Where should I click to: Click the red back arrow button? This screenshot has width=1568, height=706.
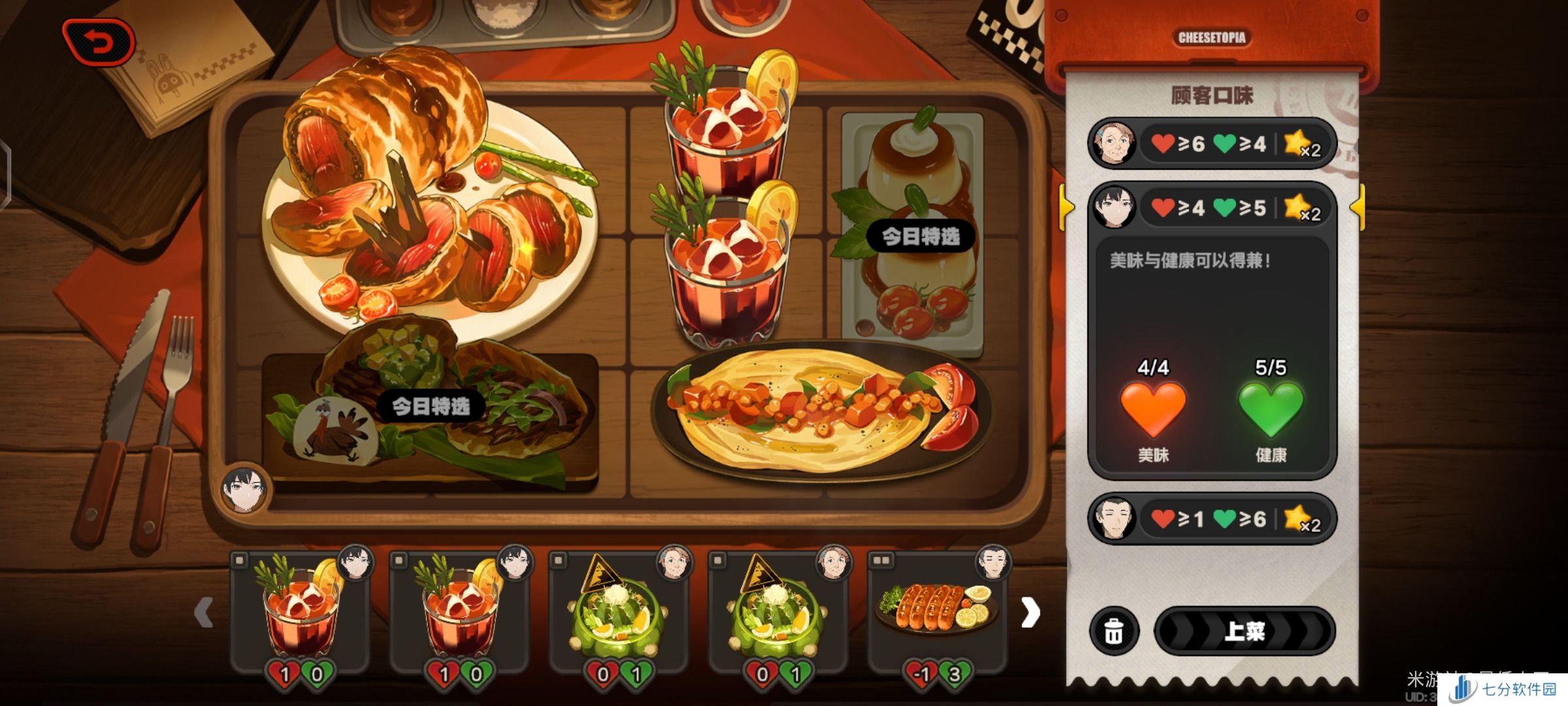tap(99, 43)
